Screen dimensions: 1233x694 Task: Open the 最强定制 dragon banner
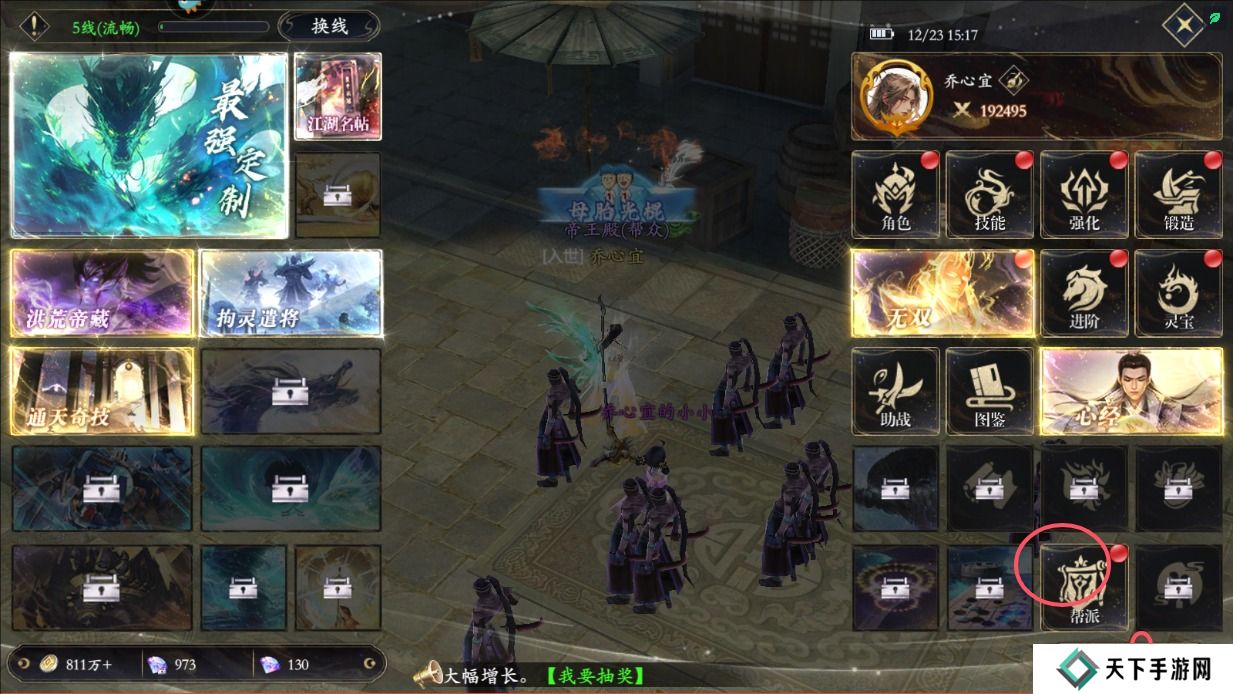pos(149,145)
